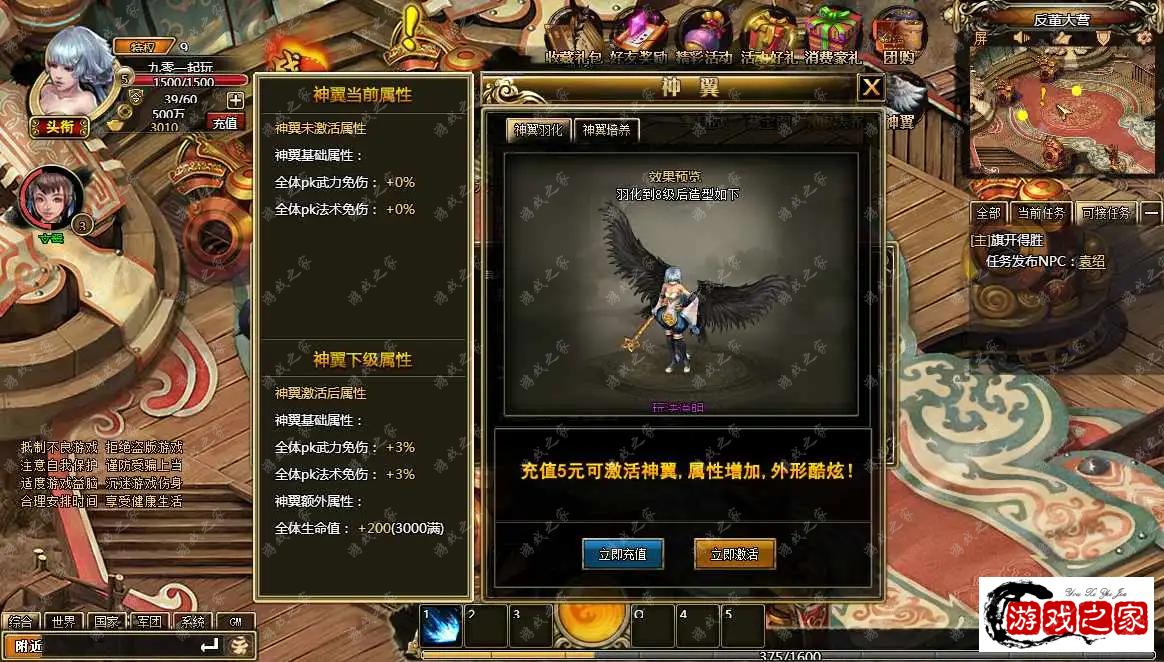Click the red 充值 button by the gold
This screenshot has width=1164, height=662.
(x=225, y=123)
